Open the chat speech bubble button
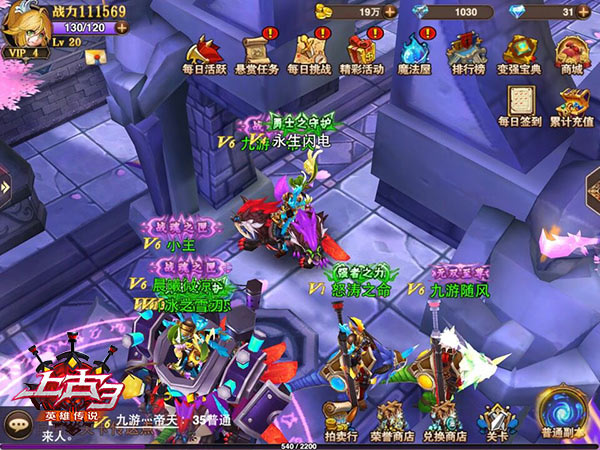 pos(19,425)
